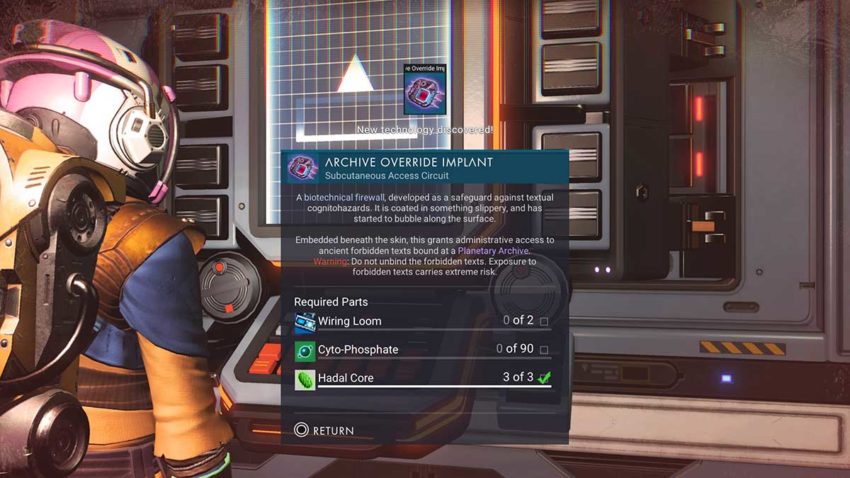Viewport: 850px width, 478px height.
Task: Select the Cyto-Phosphate required part row
Action: 422,350
